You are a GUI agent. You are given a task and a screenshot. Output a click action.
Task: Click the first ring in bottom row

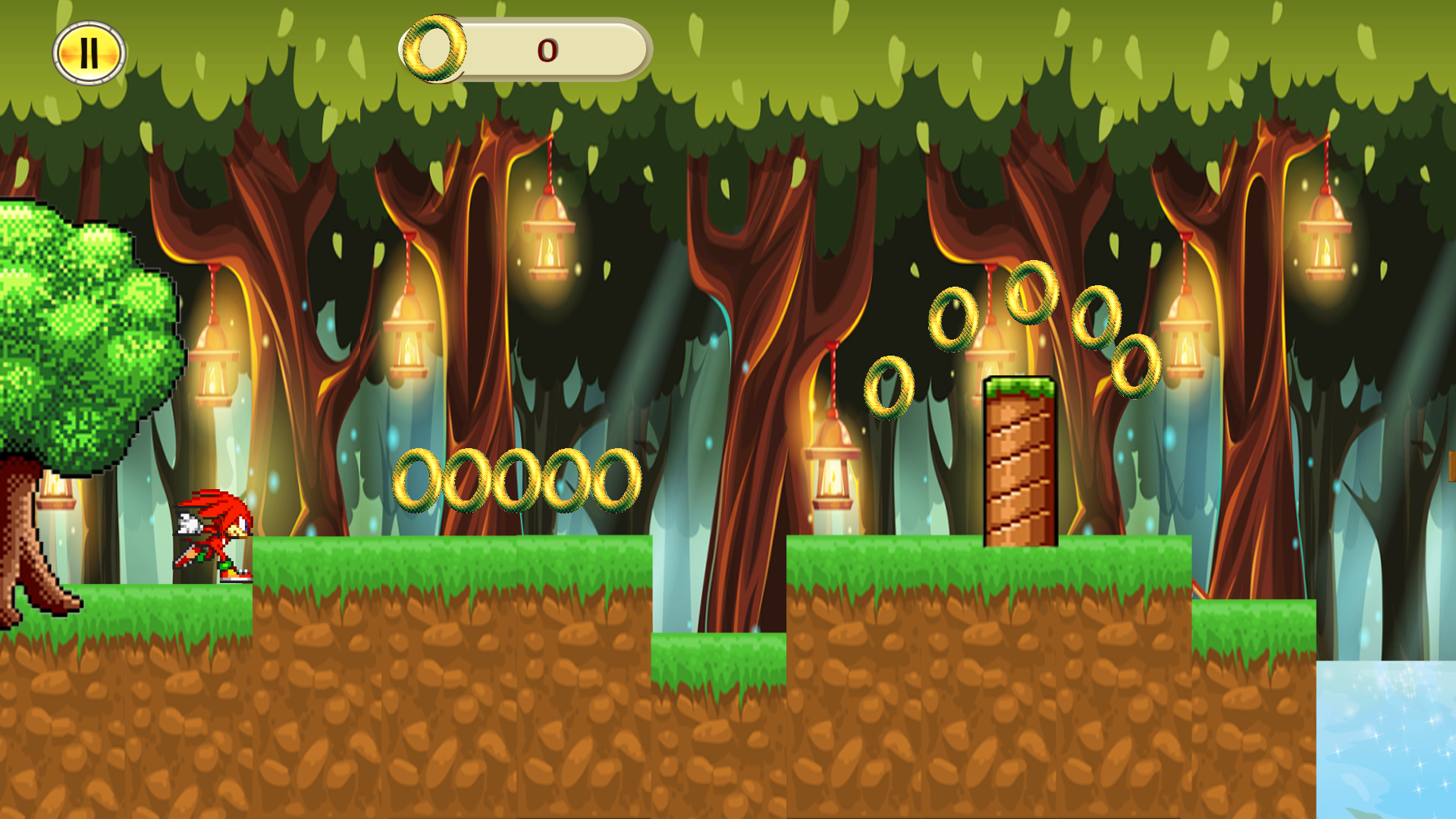(416, 479)
